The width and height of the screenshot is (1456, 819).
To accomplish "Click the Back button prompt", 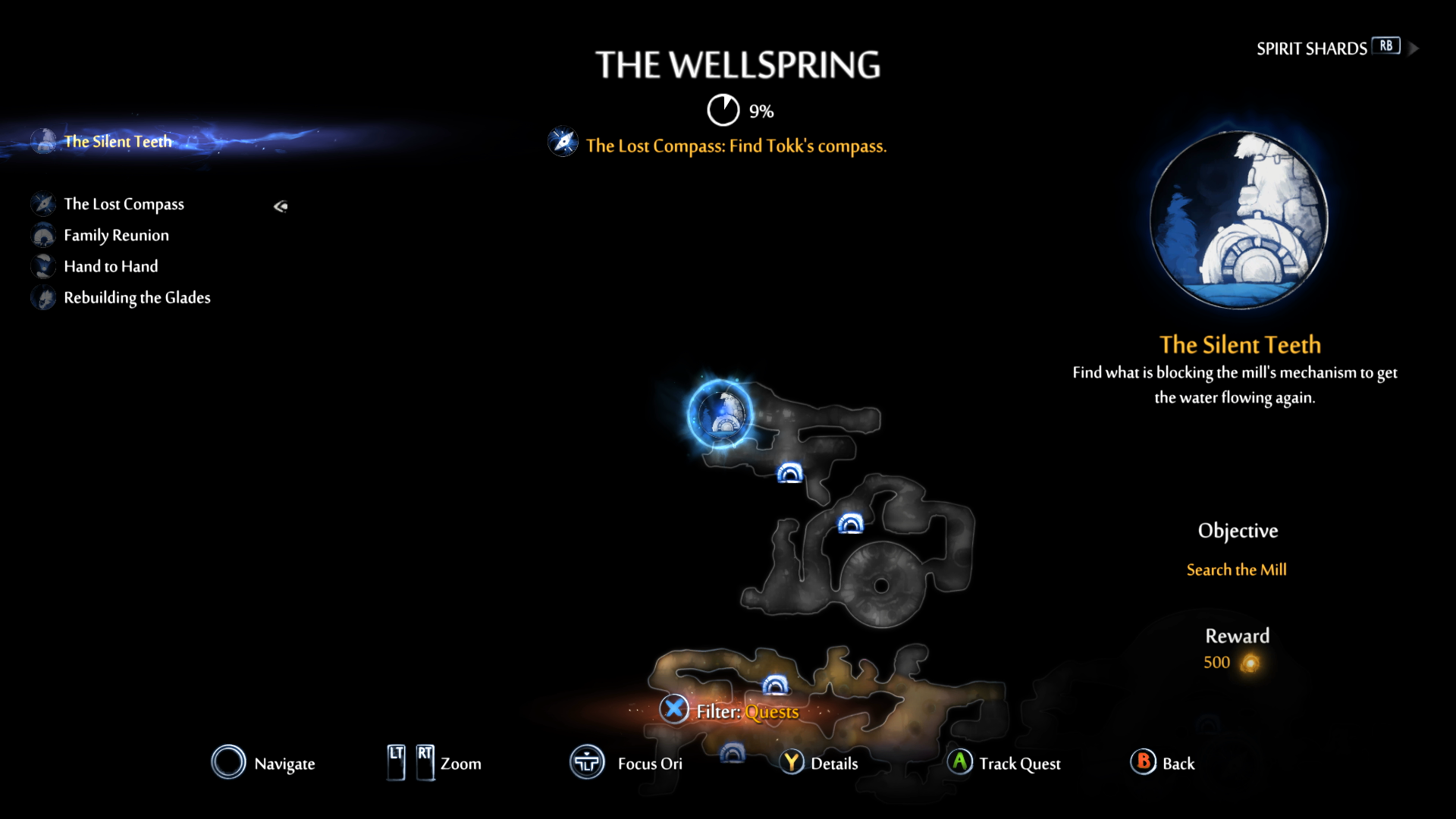I will [x=1144, y=764].
